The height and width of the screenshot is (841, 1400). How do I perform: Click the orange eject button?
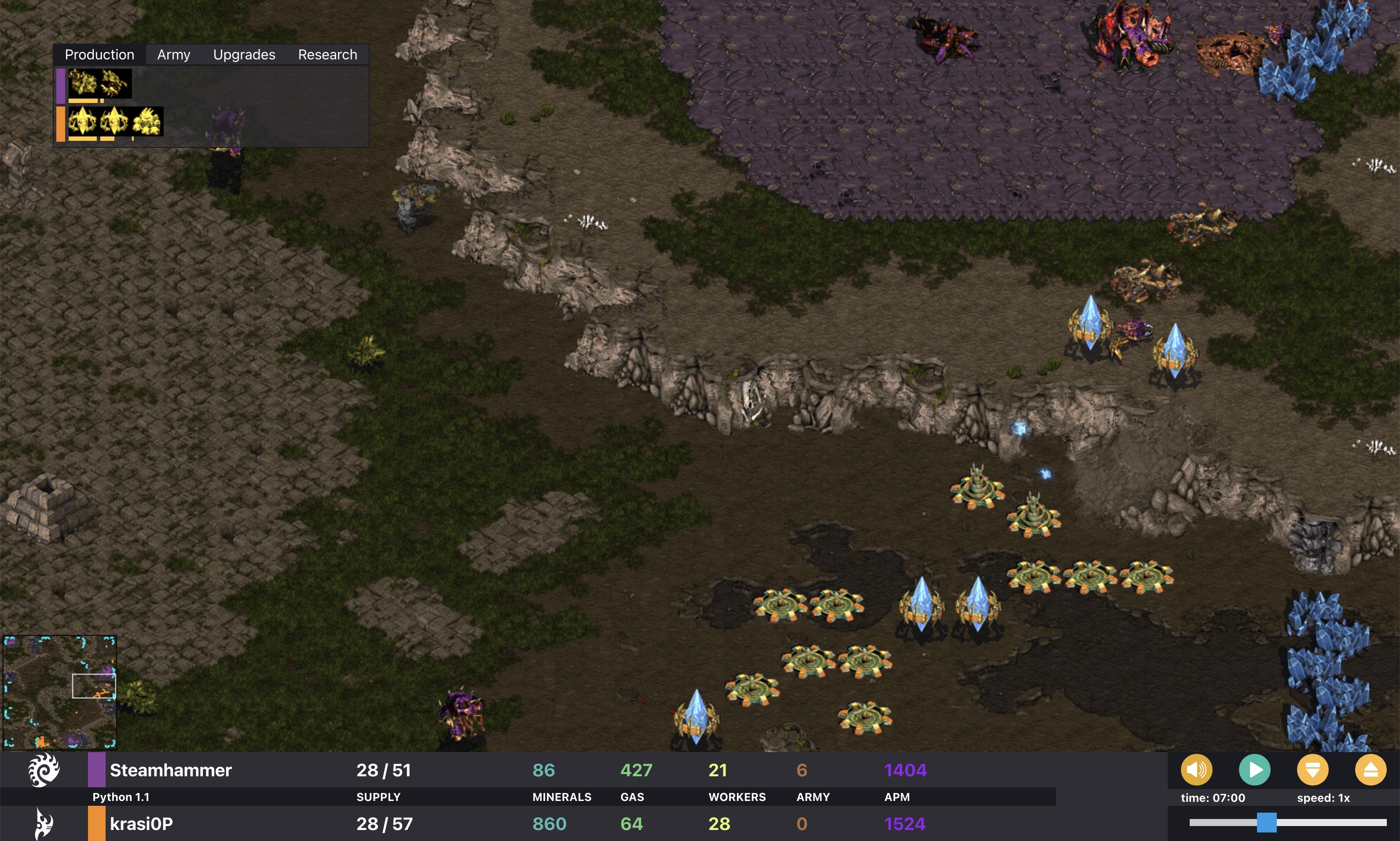pos(1370,770)
